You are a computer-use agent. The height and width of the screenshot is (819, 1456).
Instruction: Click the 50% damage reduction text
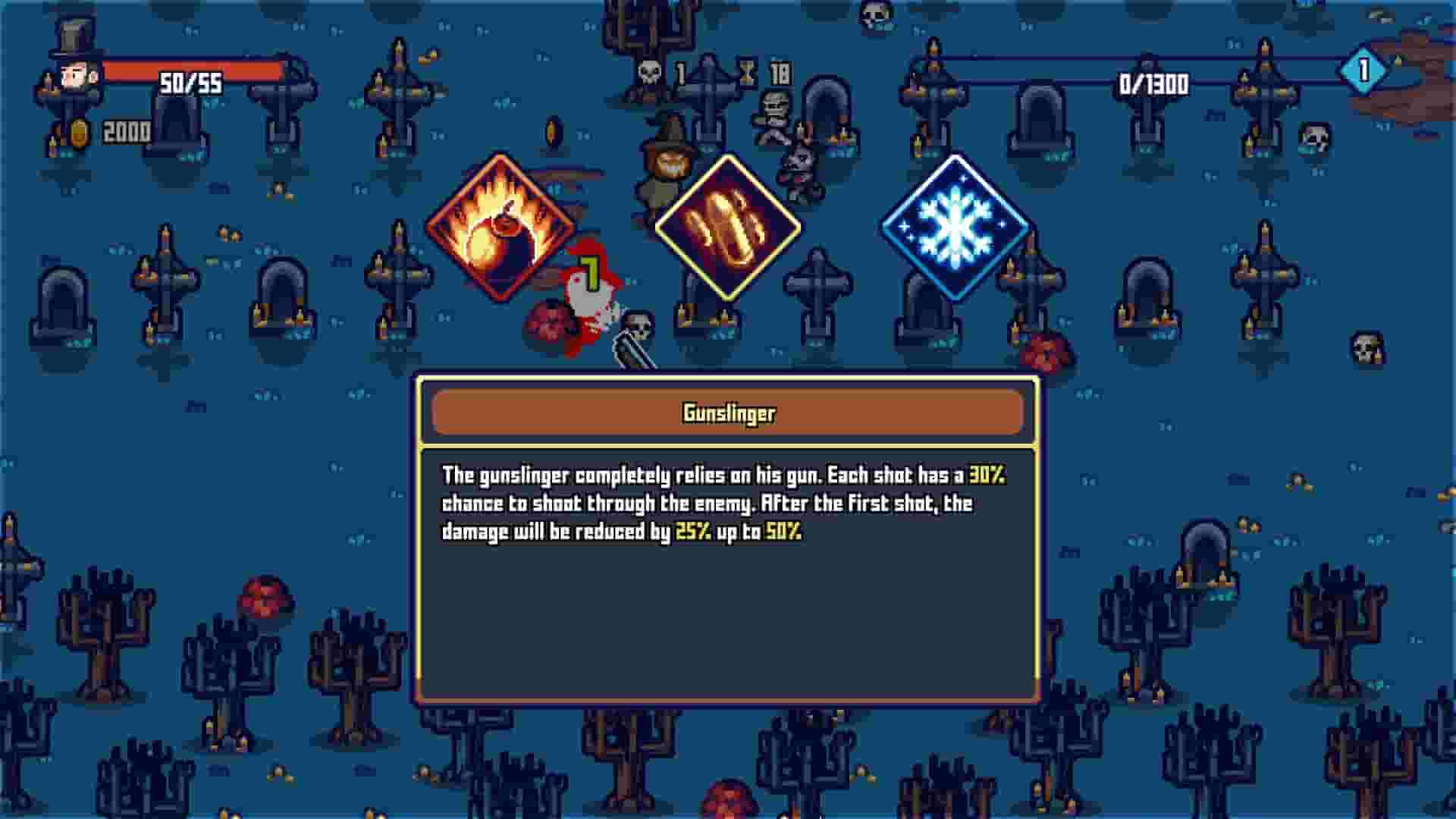coord(784,533)
